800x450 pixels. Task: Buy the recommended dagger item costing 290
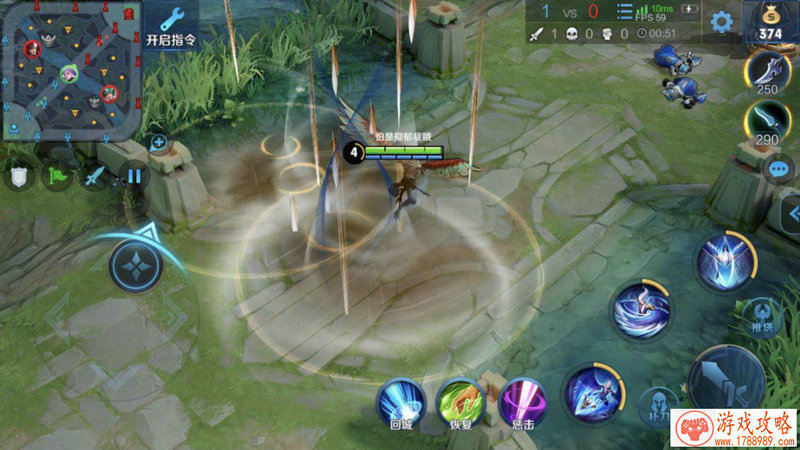[x=768, y=124]
